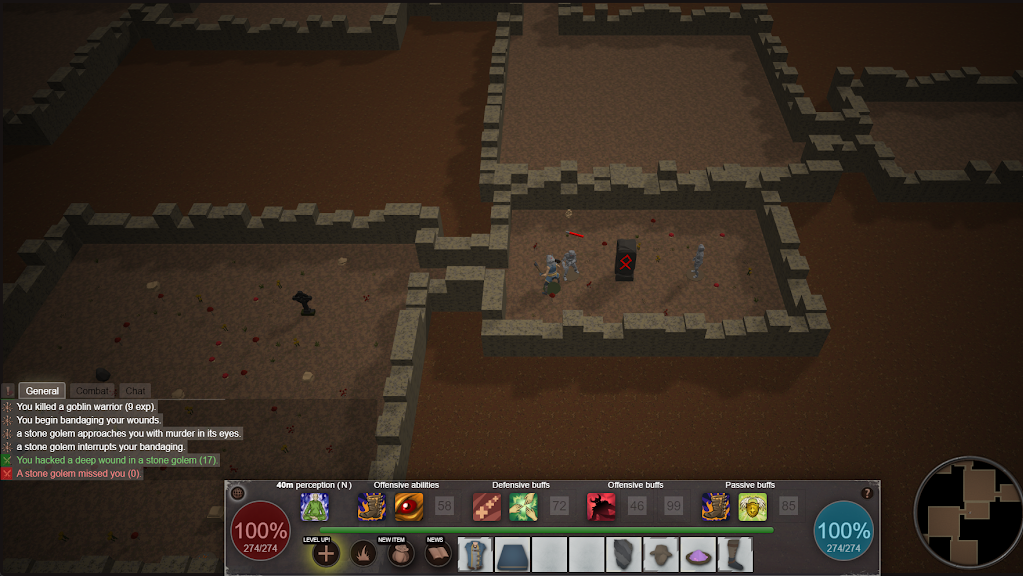Open the News book

coord(436,553)
